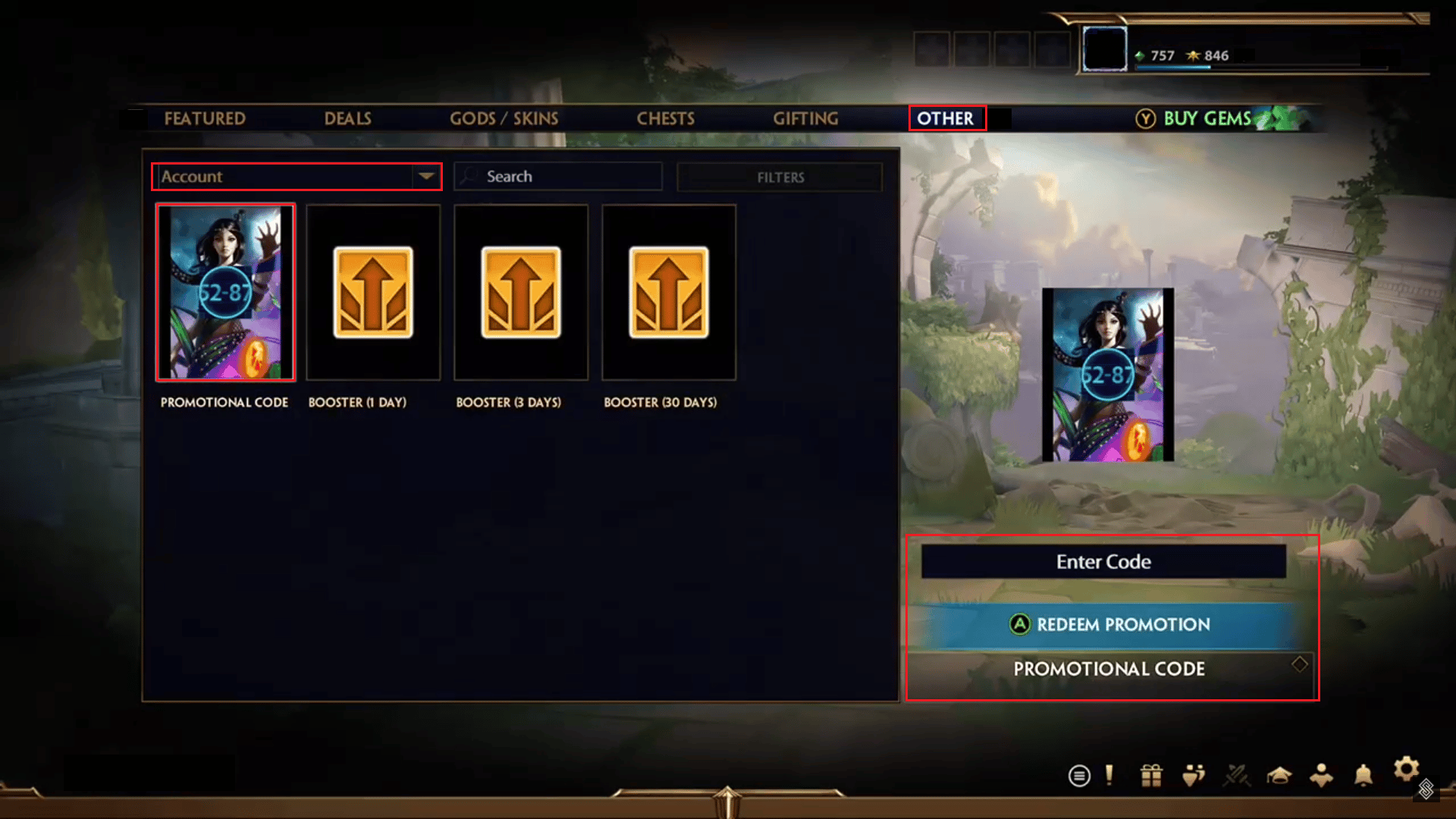Click the REDEEM PROMOTION button
Viewport: 1456px width, 819px height.
(x=1105, y=624)
